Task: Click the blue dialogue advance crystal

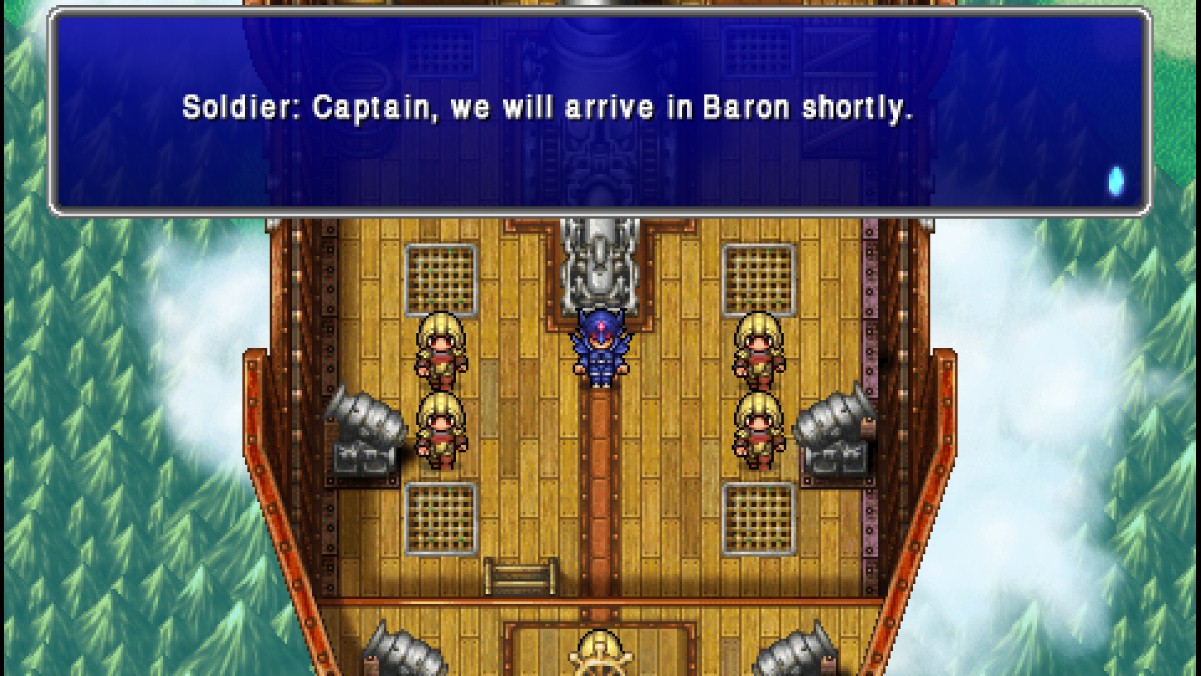Action: (x=1115, y=181)
